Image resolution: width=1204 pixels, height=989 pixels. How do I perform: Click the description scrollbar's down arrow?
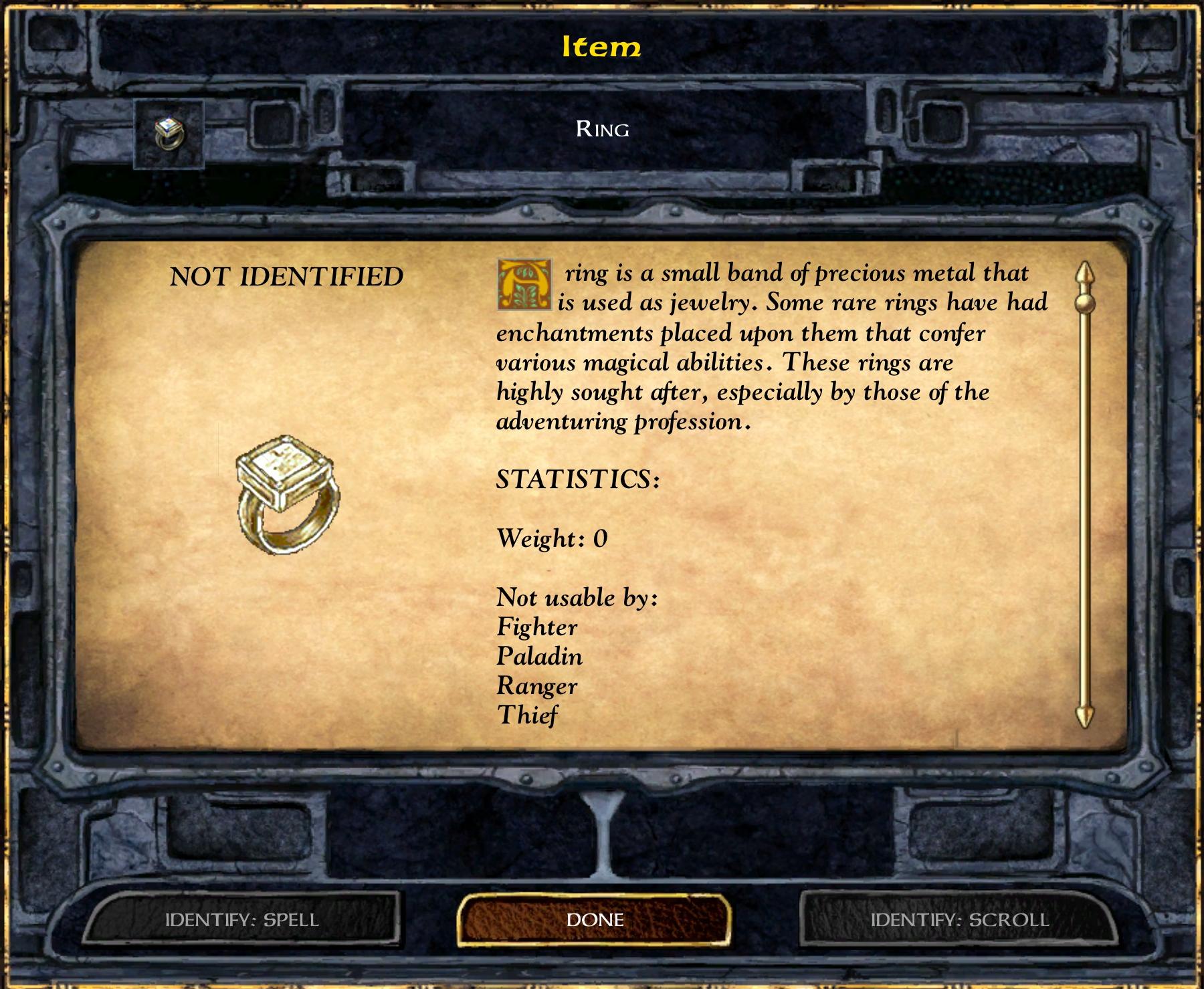click(1084, 717)
